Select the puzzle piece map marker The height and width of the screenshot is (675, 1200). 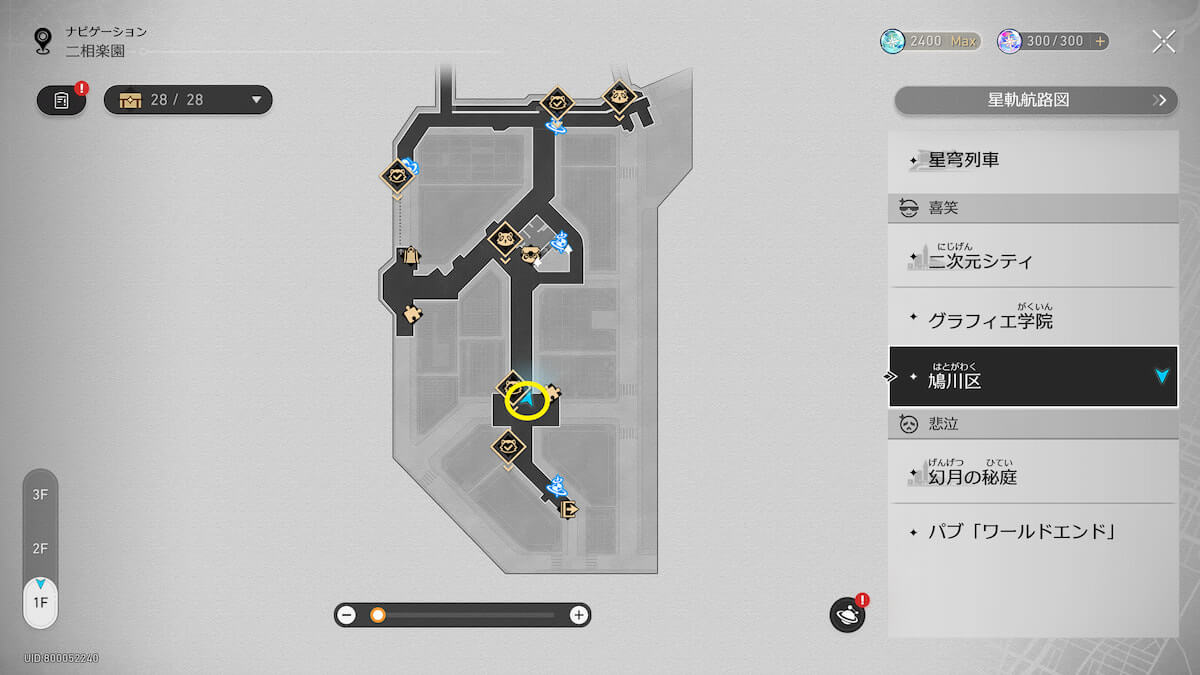(x=410, y=314)
